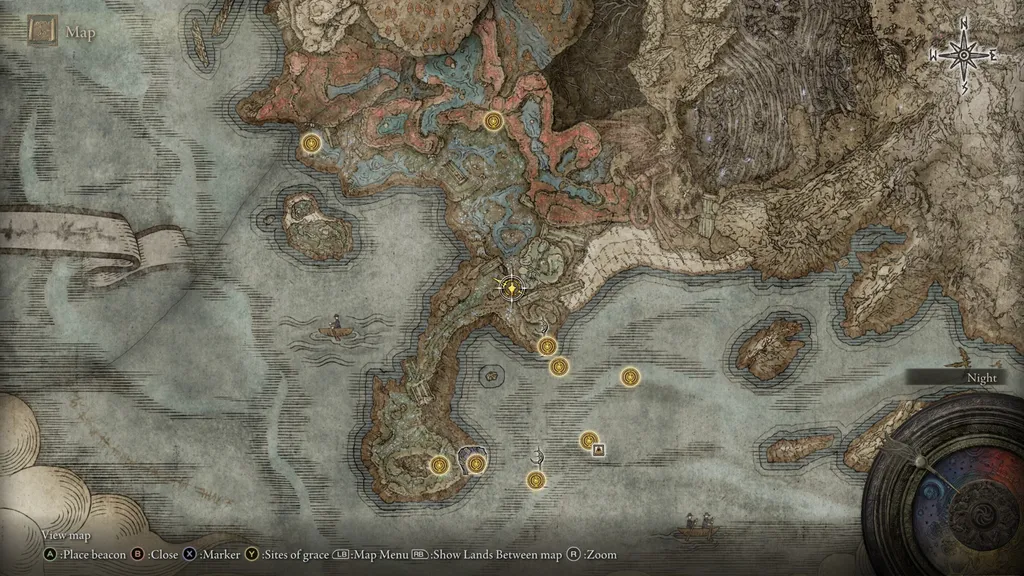Select the site of grace in the red swamp region

(x=492, y=121)
